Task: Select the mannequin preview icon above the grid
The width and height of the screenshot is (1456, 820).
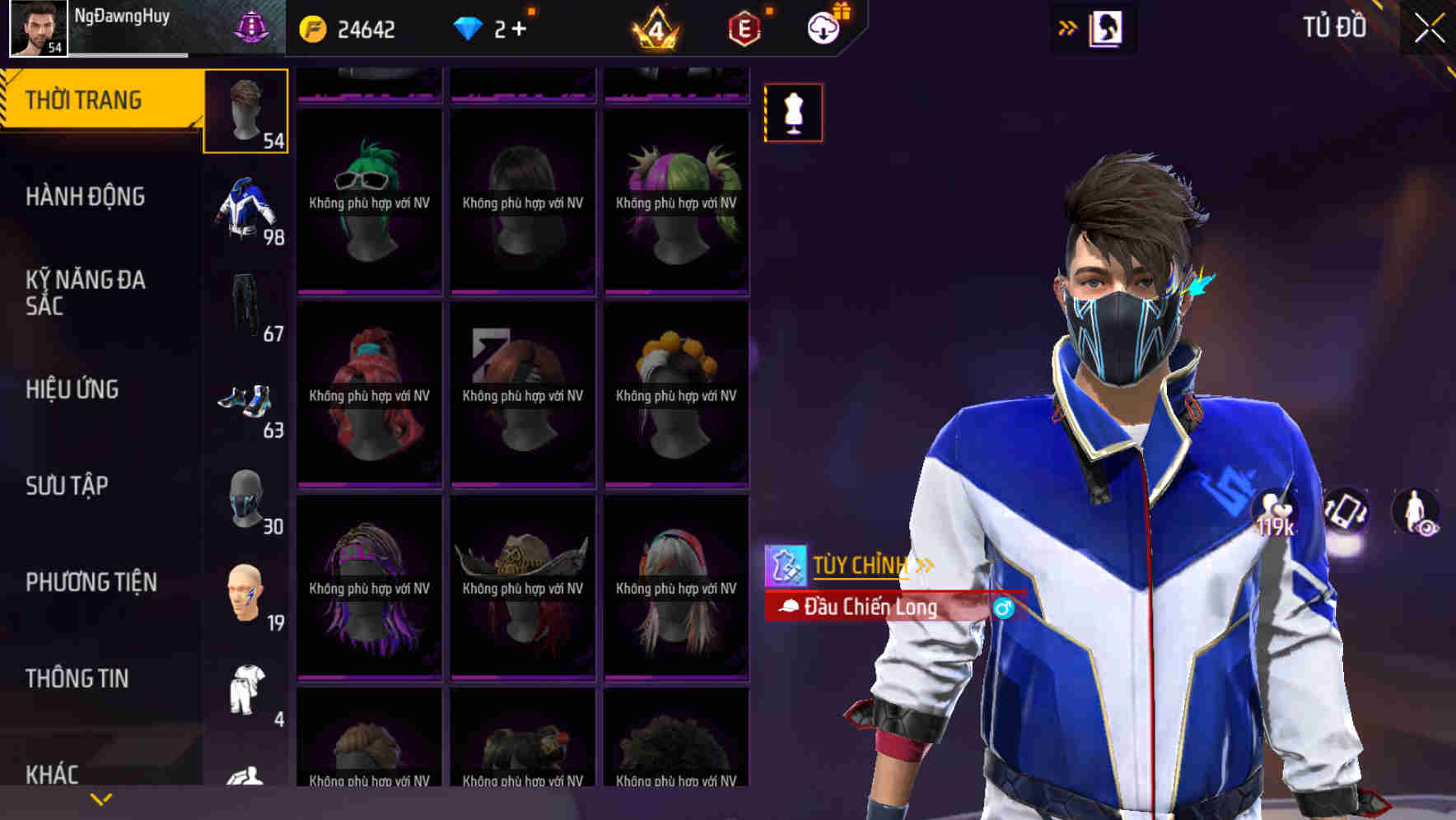Action: [x=792, y=113]
